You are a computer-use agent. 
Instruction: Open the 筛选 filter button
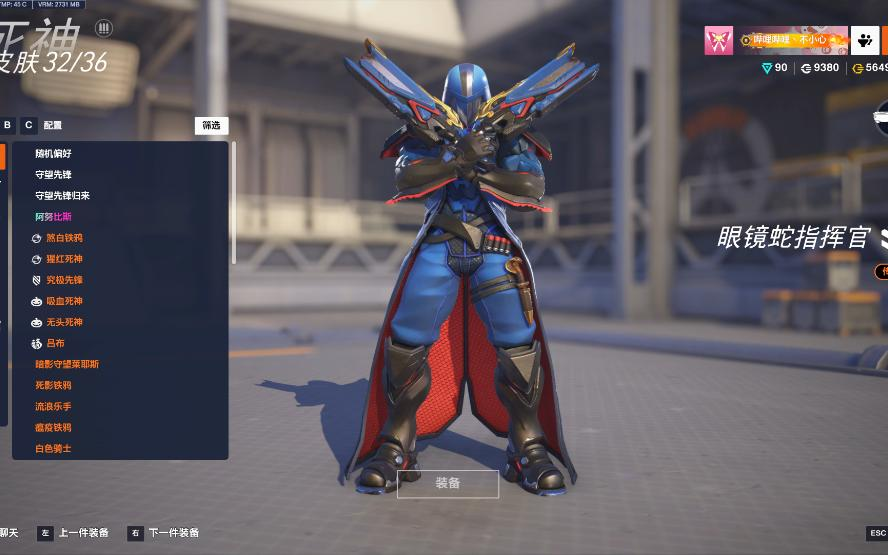click(x=211, y=126)
